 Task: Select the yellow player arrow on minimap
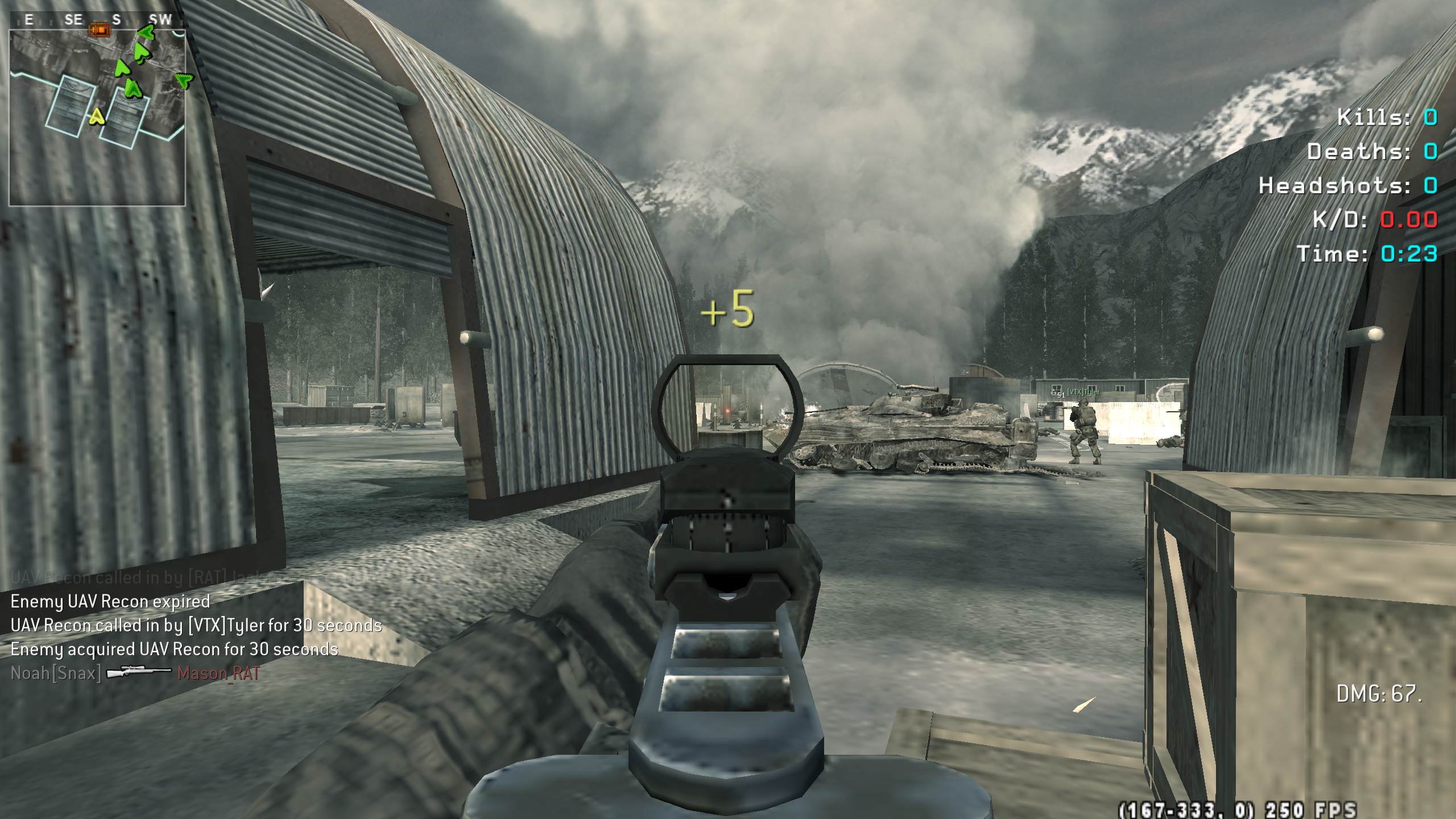[97, 117]
